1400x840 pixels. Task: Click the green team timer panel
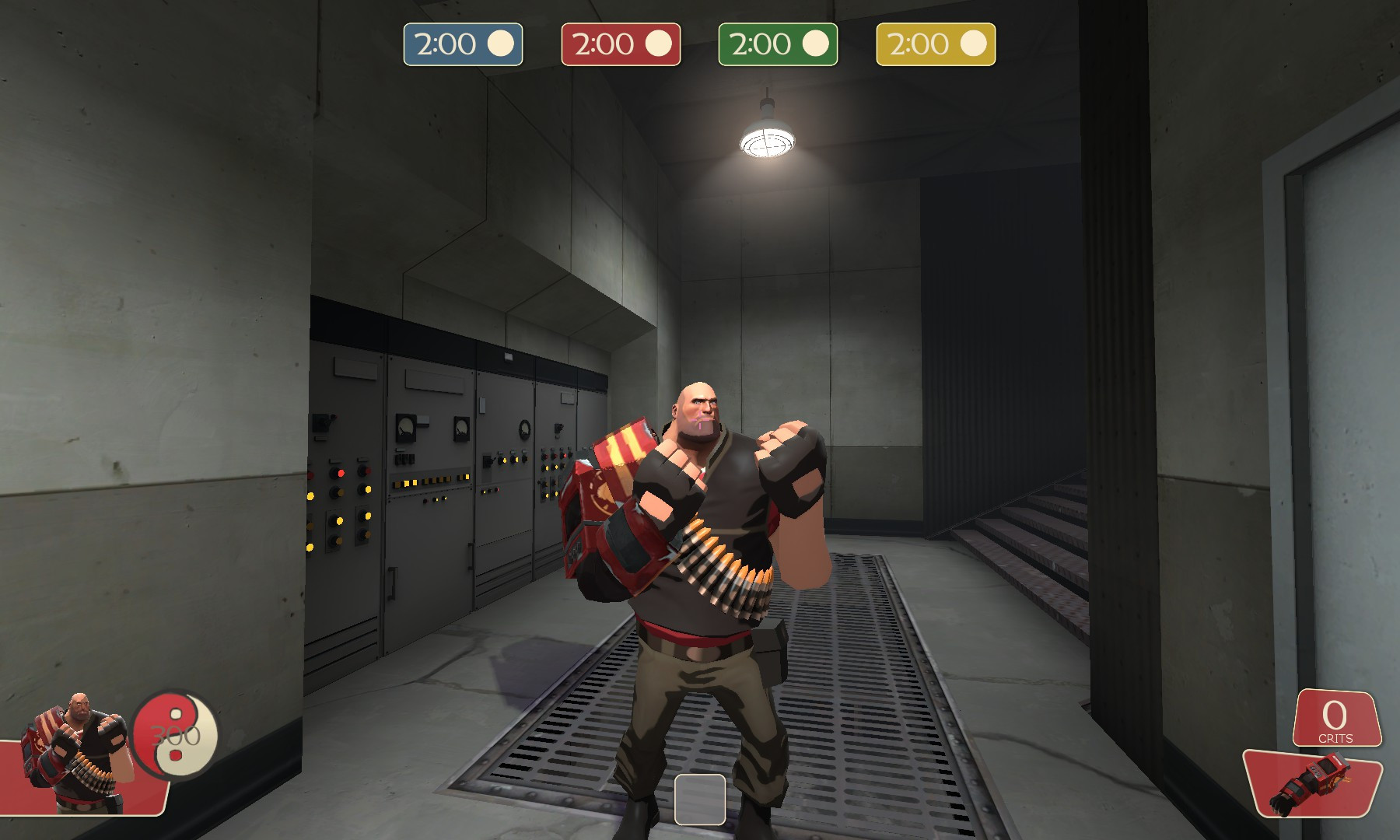pyautogui.click(x=779, y=44)
